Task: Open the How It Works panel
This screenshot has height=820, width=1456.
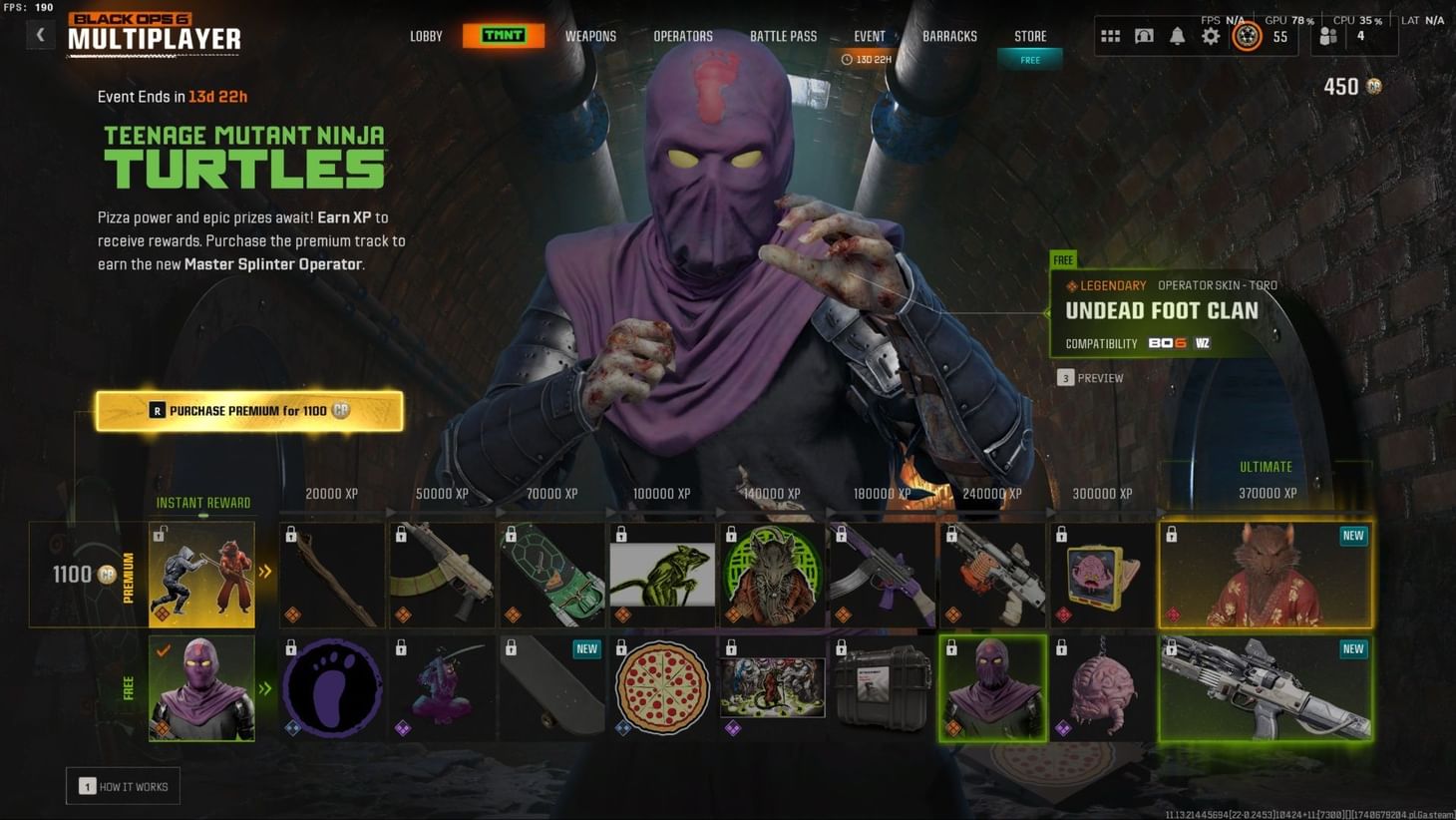Action: click(x=123, y=786)
